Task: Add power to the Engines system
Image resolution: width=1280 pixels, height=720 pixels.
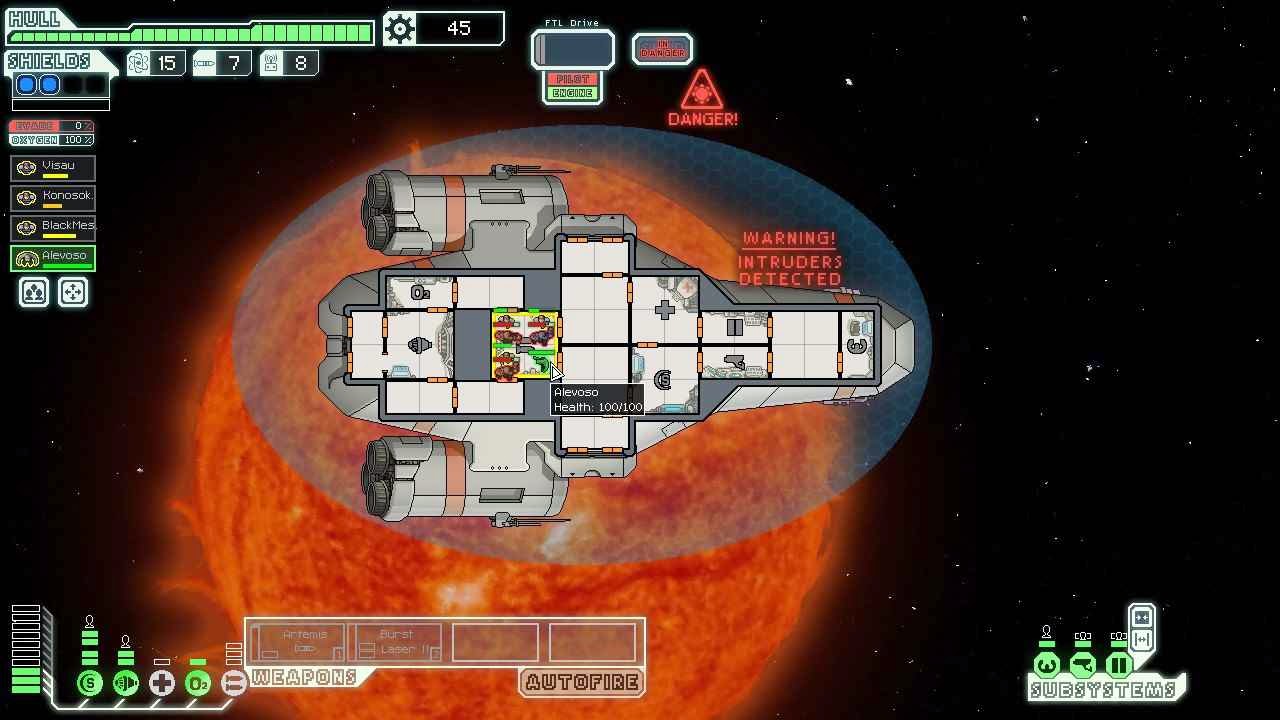Action: 126,683
